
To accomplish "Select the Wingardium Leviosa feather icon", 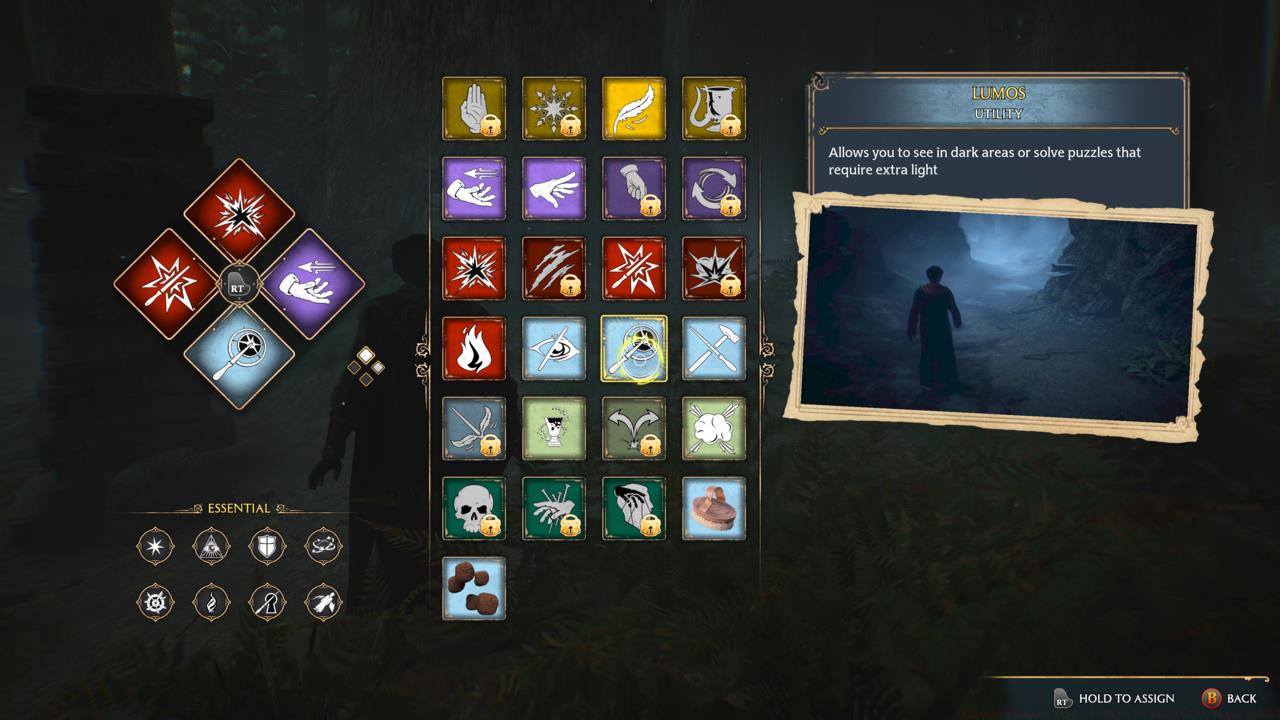I will [x=634, y=110].
